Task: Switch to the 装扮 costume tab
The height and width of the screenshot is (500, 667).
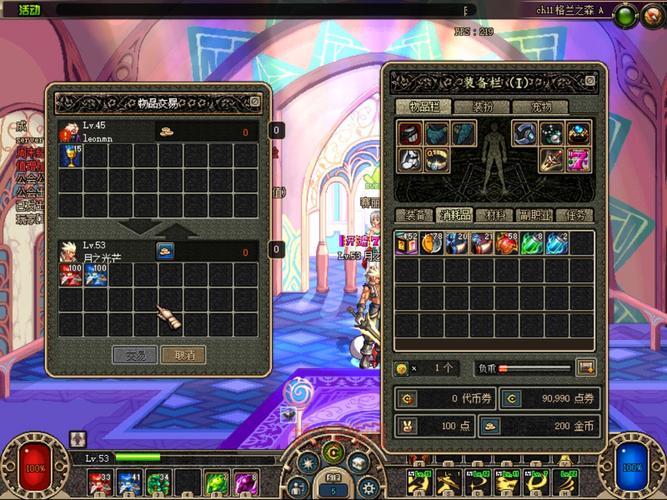Action: [482, 107]
